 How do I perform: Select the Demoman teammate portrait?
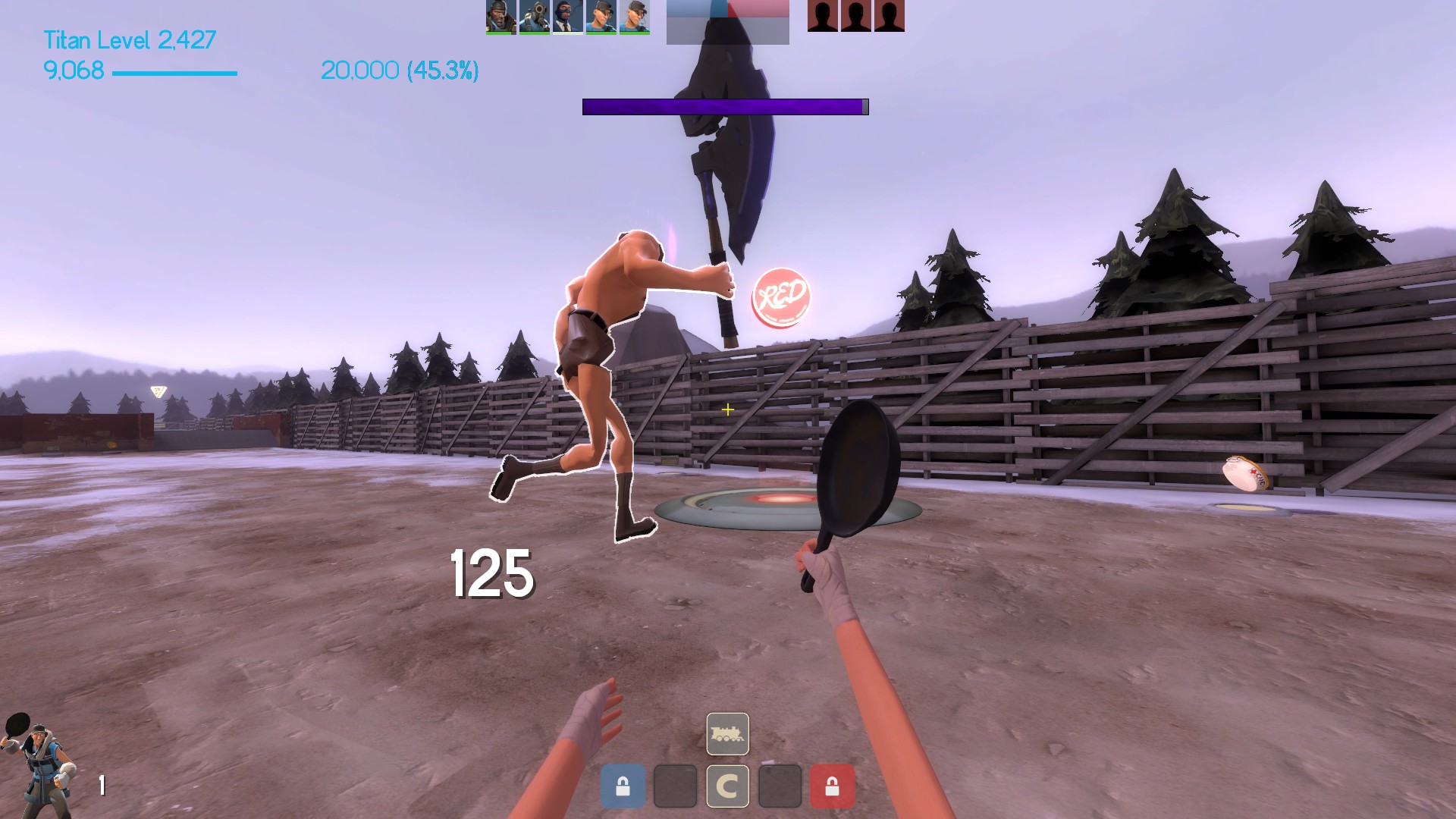tap(500, 17)
